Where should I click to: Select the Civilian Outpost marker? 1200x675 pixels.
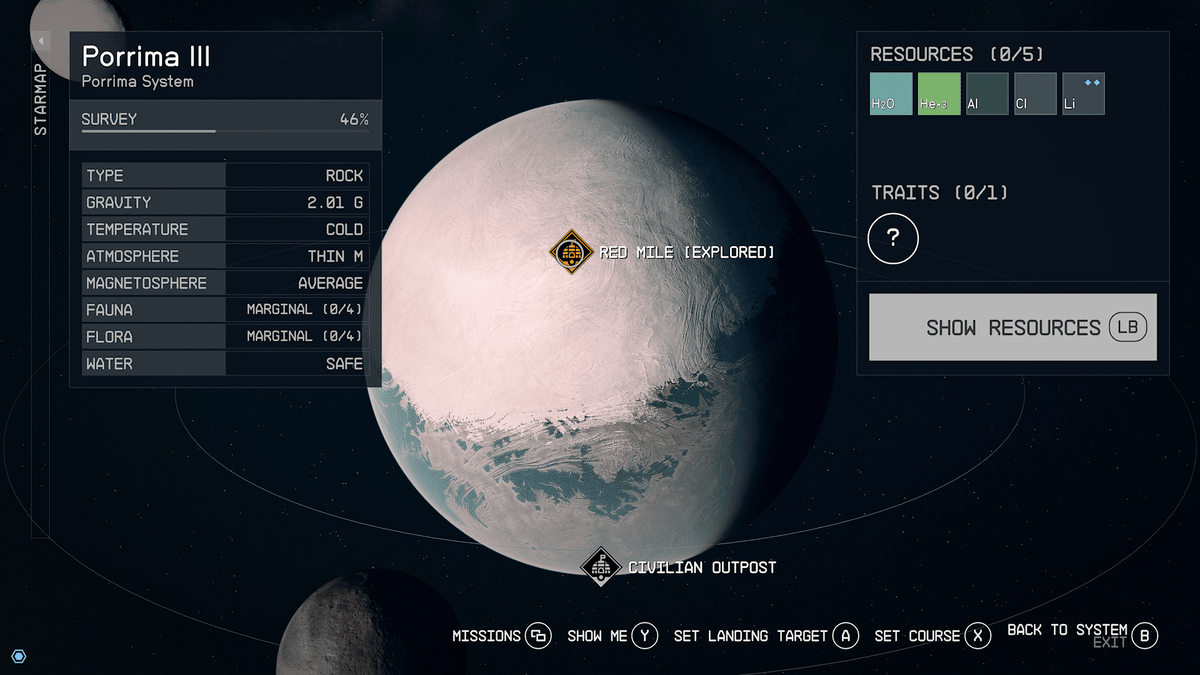point(601,567)
